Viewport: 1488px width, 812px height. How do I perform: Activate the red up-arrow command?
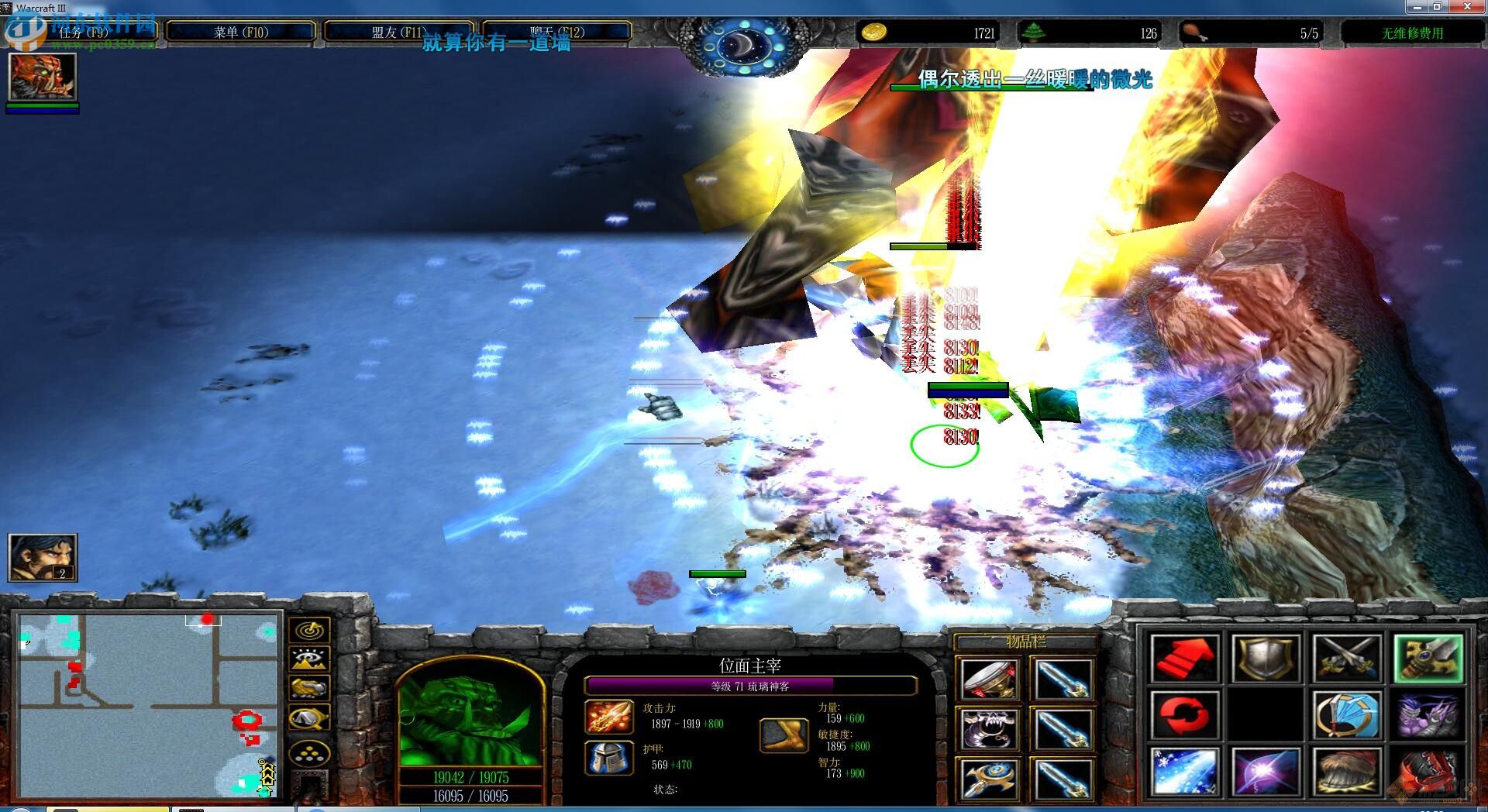[x=1184, y=659]
